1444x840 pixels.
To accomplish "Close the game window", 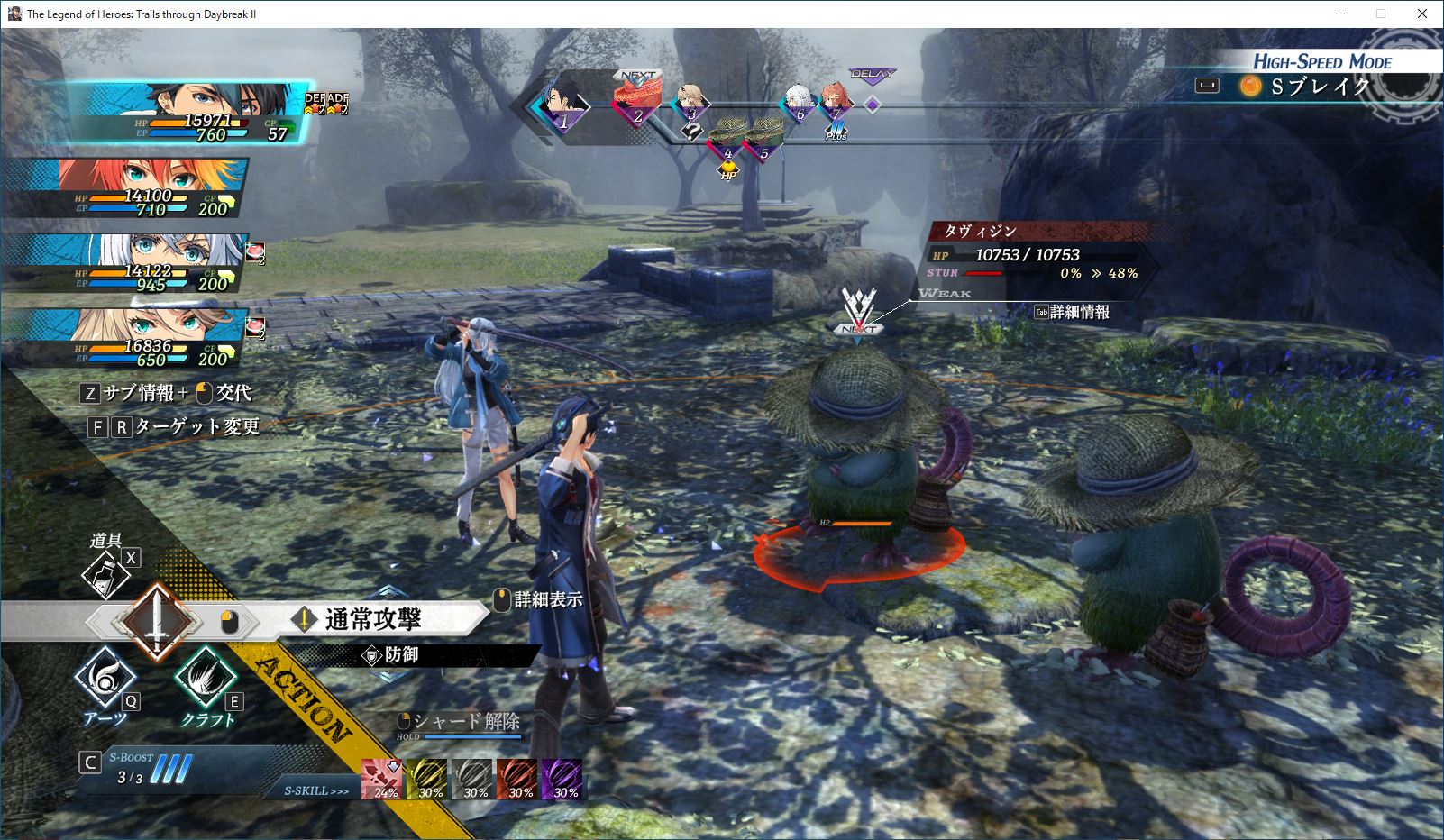I will 1422,14.
